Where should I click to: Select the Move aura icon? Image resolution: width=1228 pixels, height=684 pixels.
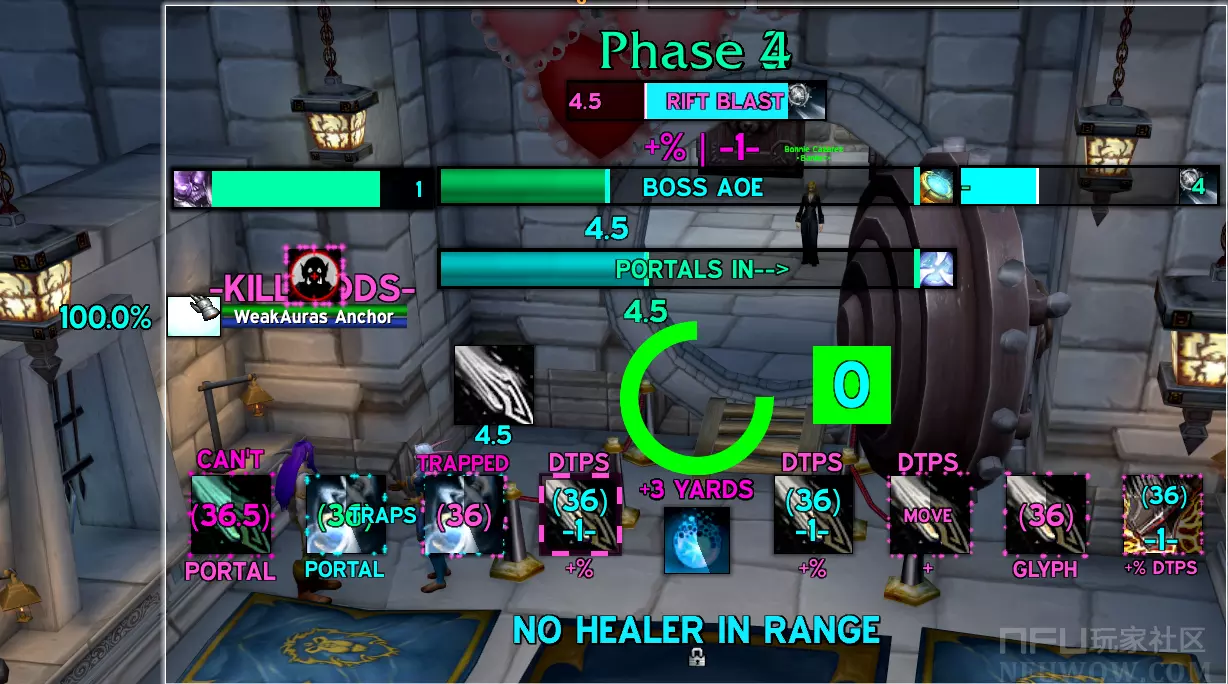tap(930, 515)
